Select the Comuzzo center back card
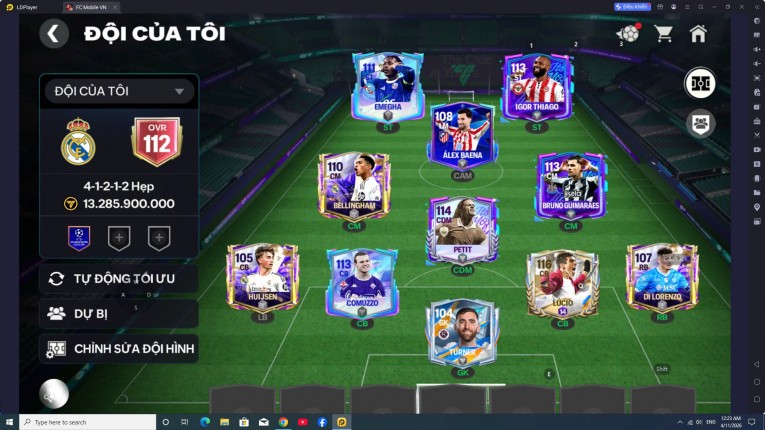The height and width of the screenshot is (430, 765). click(x=361, y=281)
